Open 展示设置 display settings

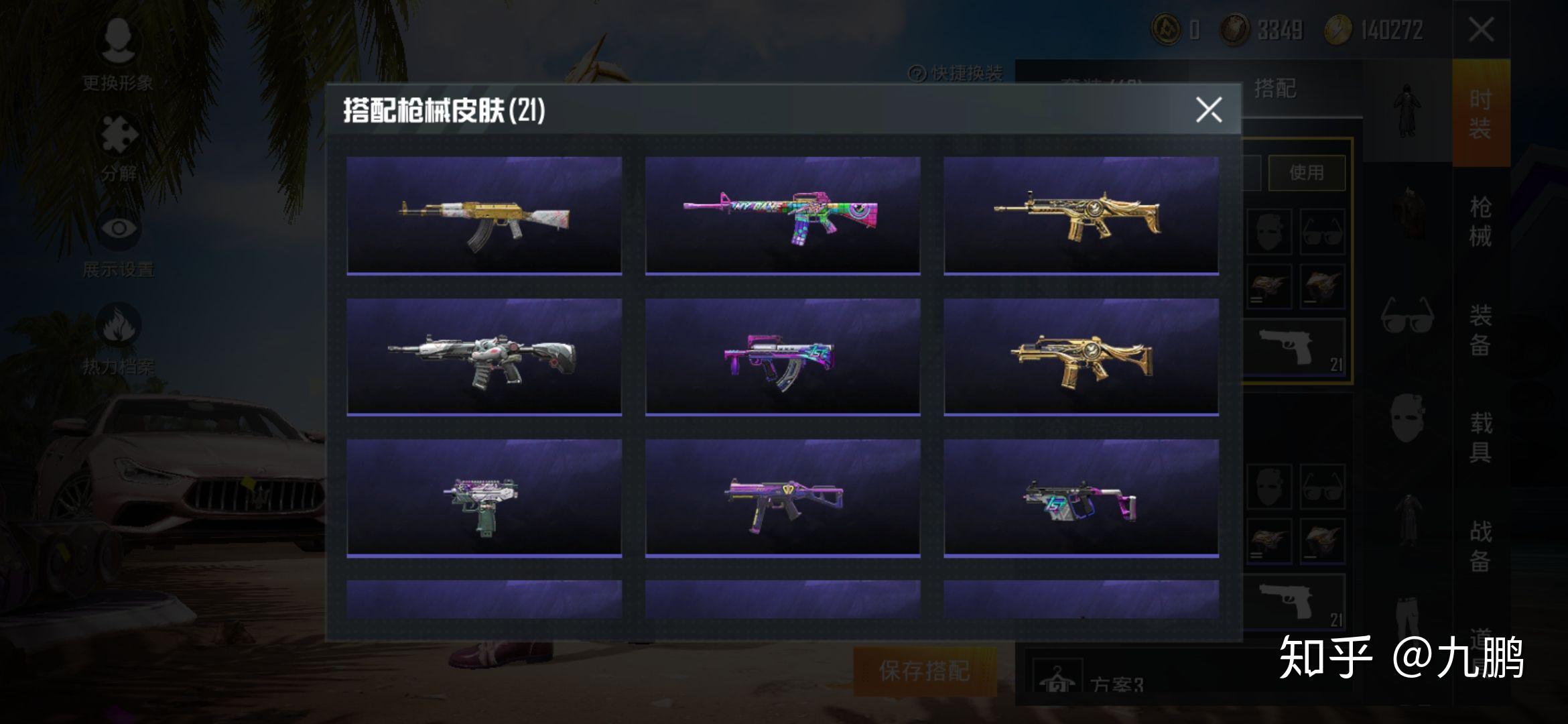[x=118, y=245]
